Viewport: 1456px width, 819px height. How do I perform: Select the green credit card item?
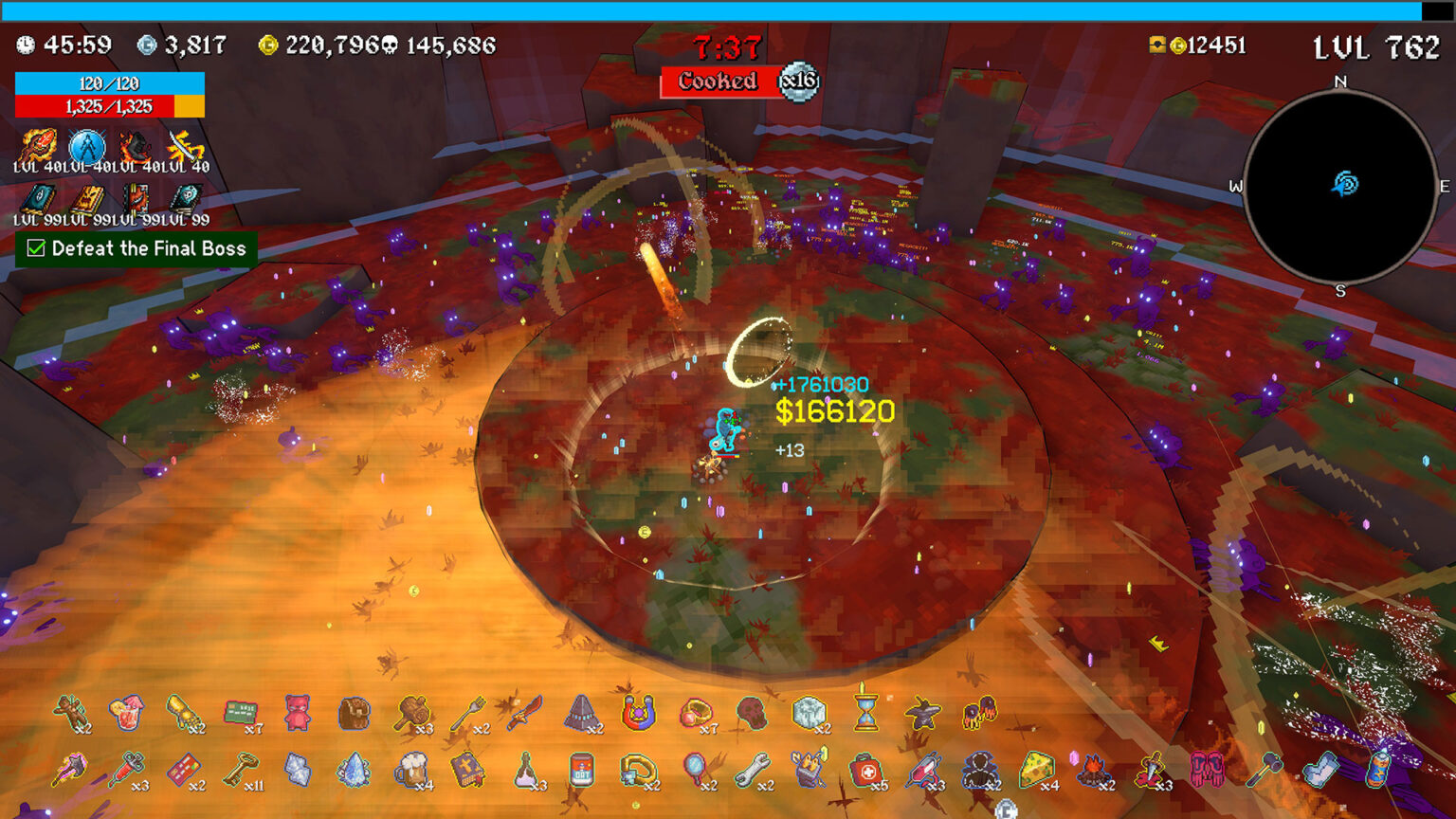tap(241, 713)
